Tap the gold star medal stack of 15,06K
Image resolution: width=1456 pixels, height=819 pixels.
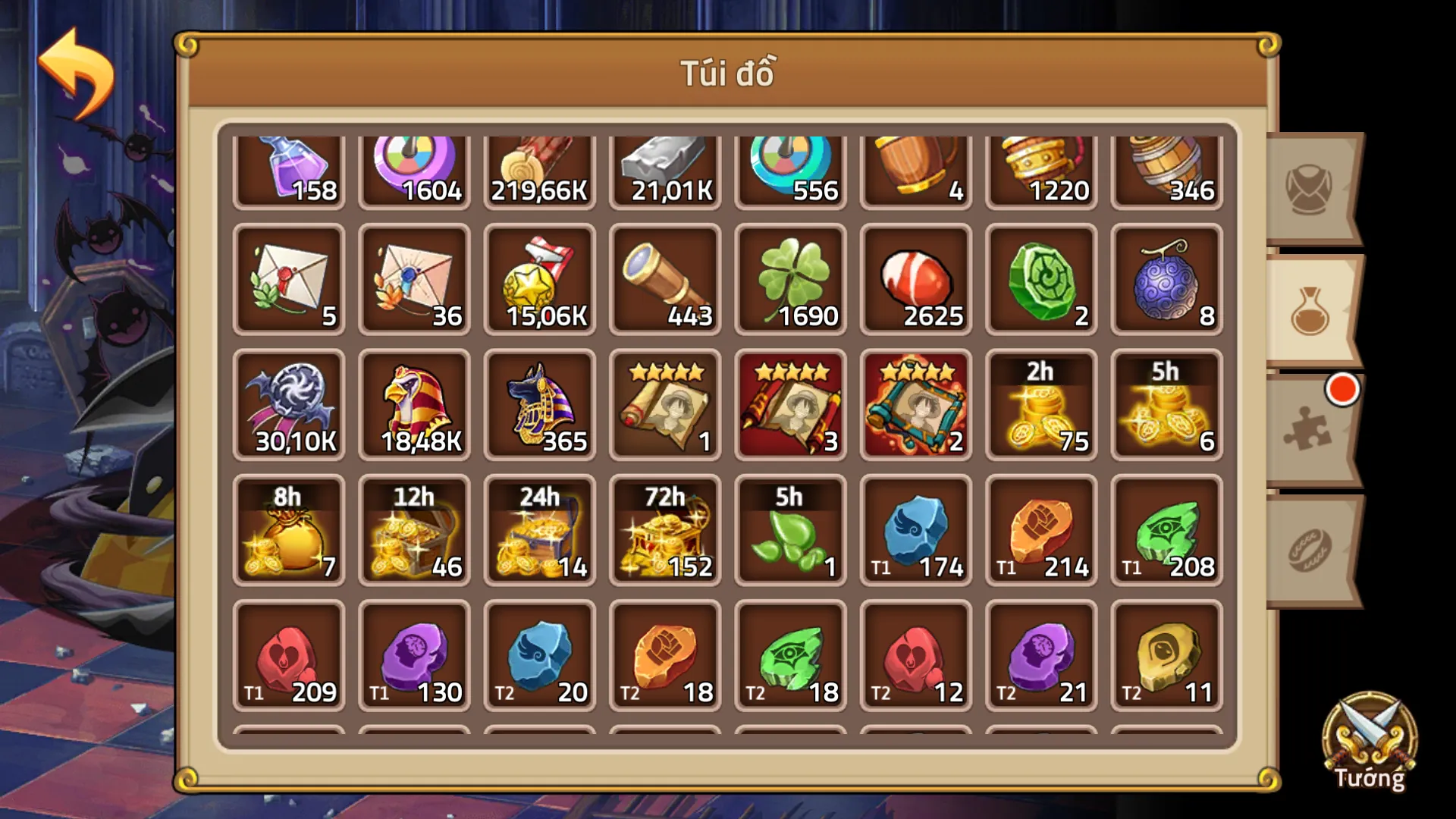coord(540,281)
